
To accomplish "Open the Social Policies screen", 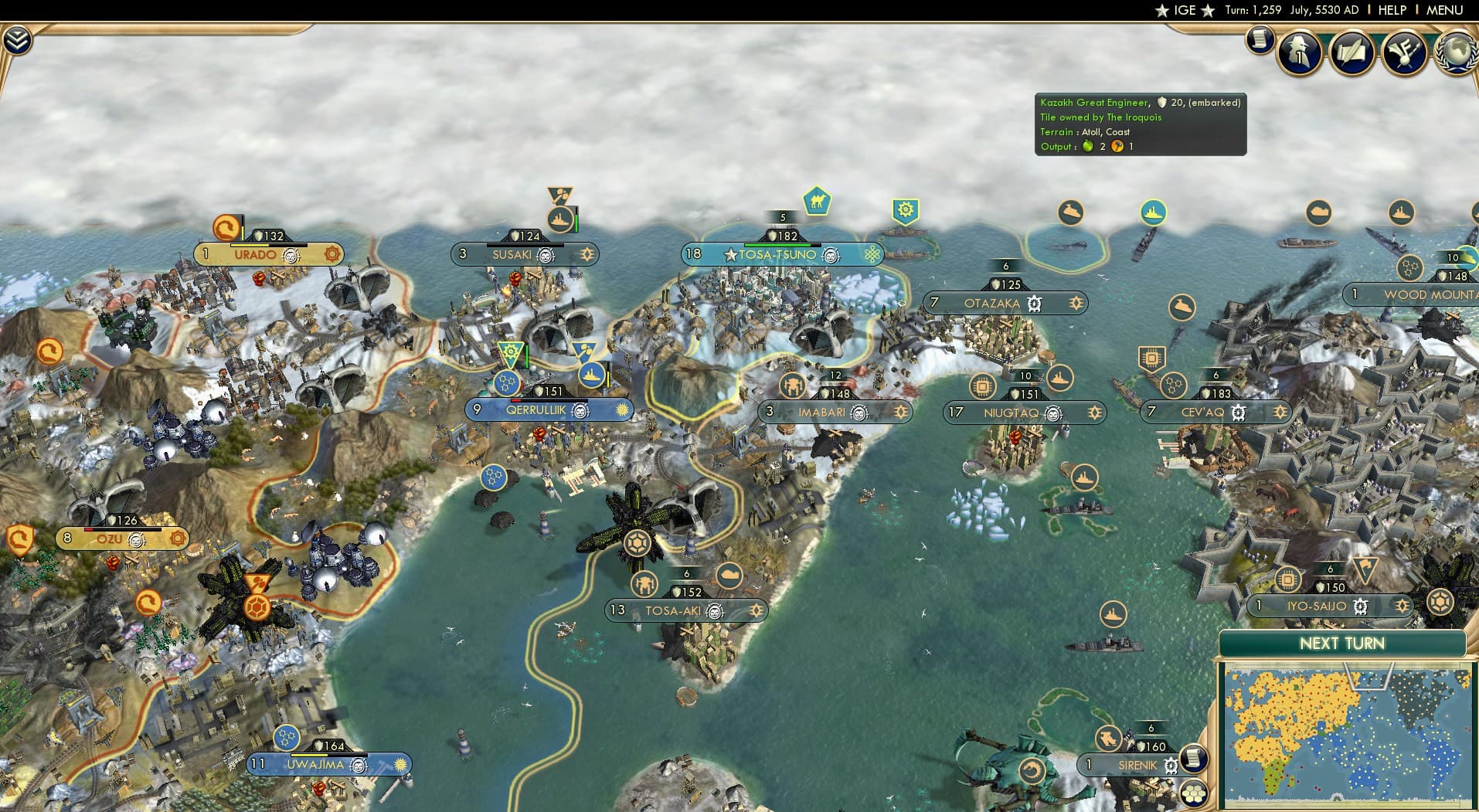I will pos(1352,53).
